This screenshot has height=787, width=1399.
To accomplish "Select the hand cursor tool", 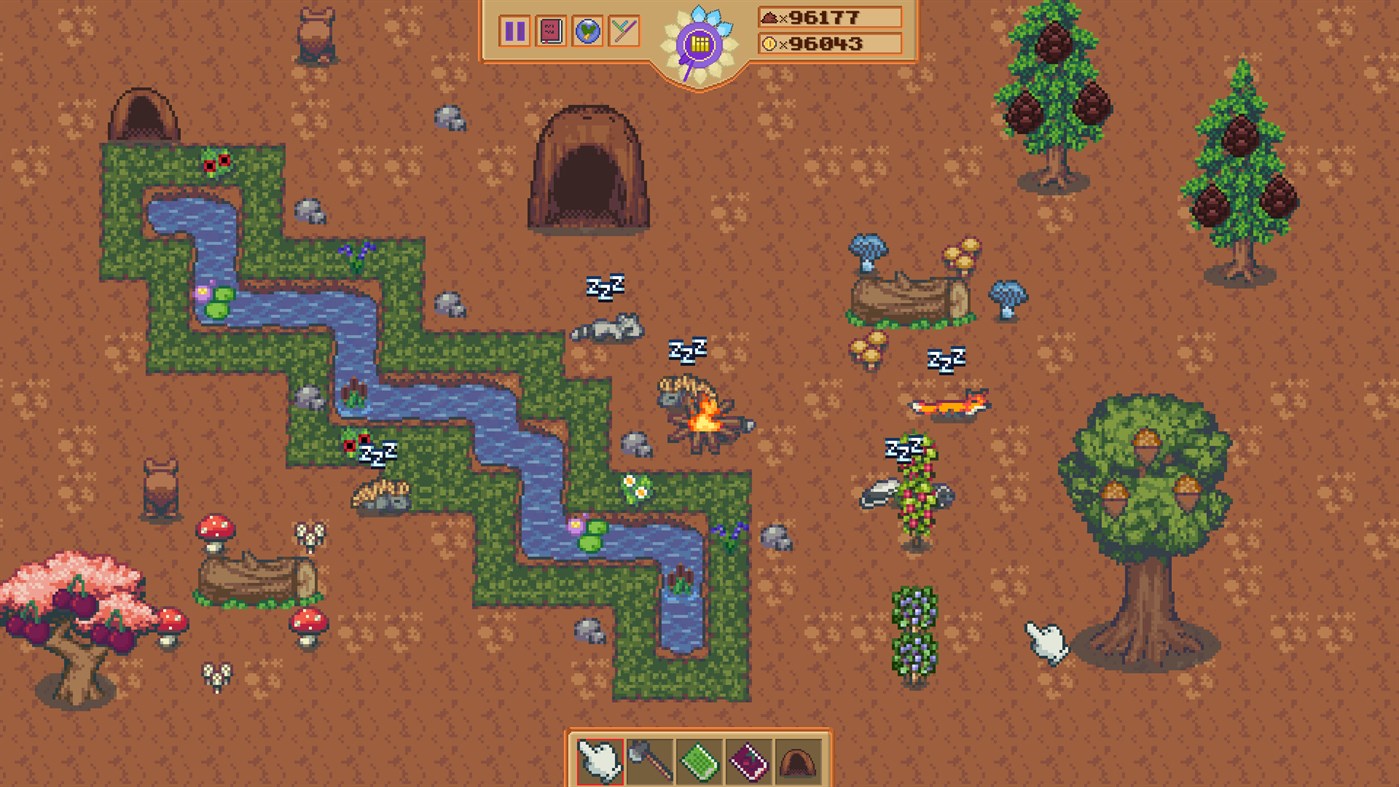I will click(x=598, y=761).
